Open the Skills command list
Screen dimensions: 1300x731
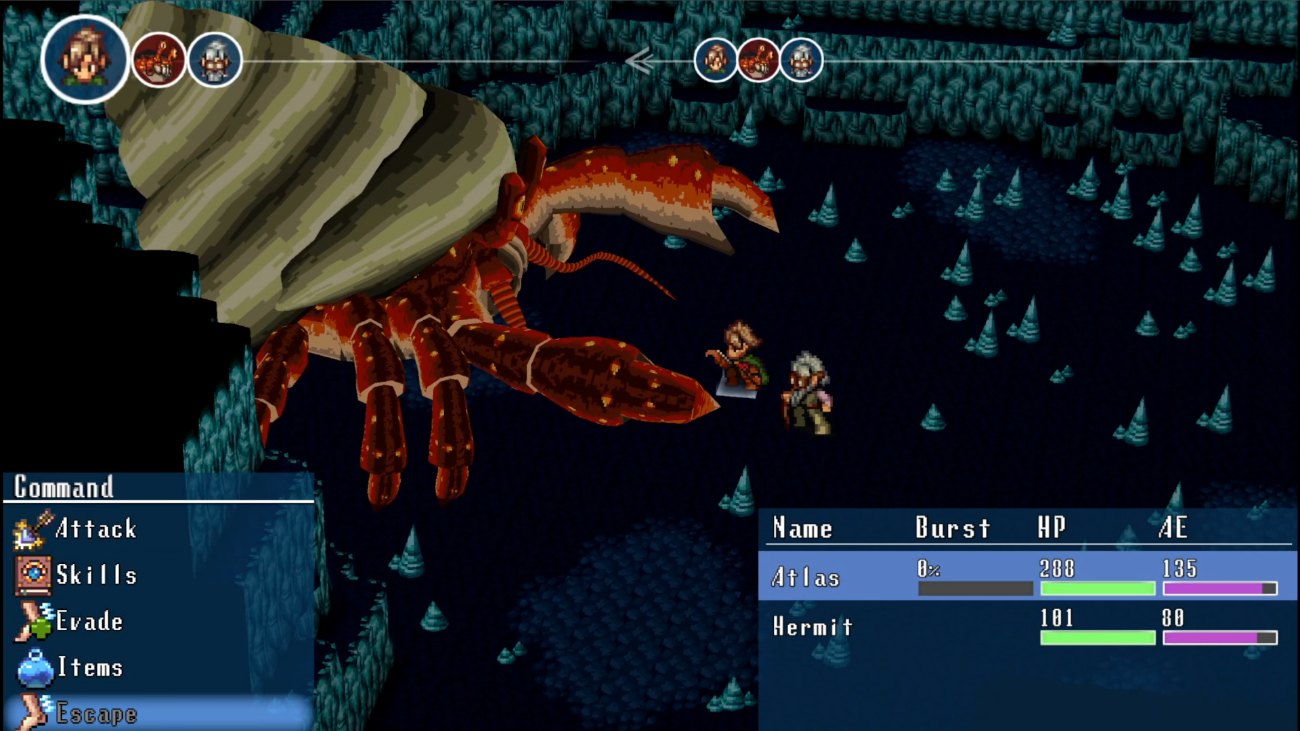95,575
